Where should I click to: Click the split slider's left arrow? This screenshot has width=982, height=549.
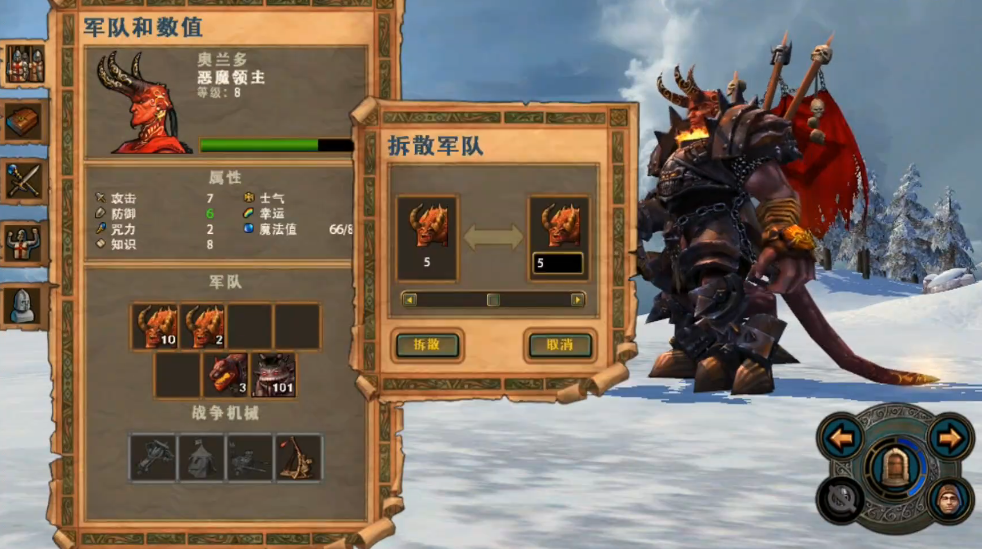point(408,299)
